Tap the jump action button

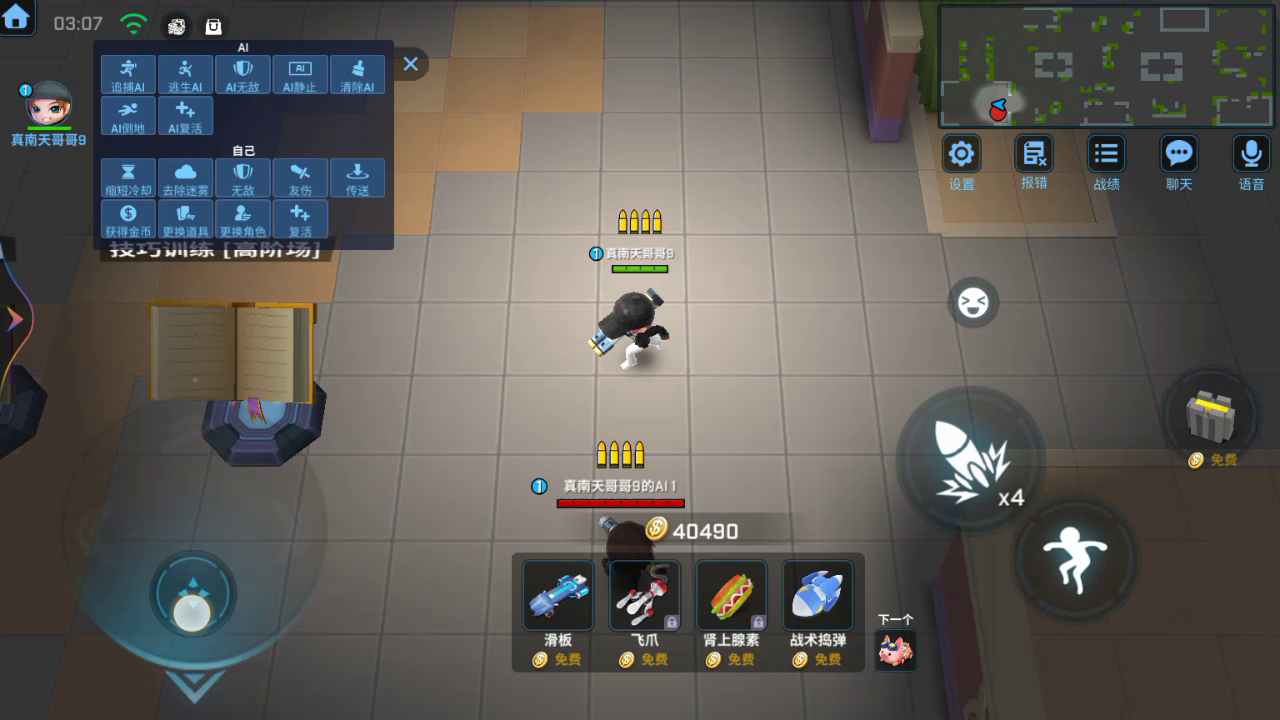(x=1074, y=557)
